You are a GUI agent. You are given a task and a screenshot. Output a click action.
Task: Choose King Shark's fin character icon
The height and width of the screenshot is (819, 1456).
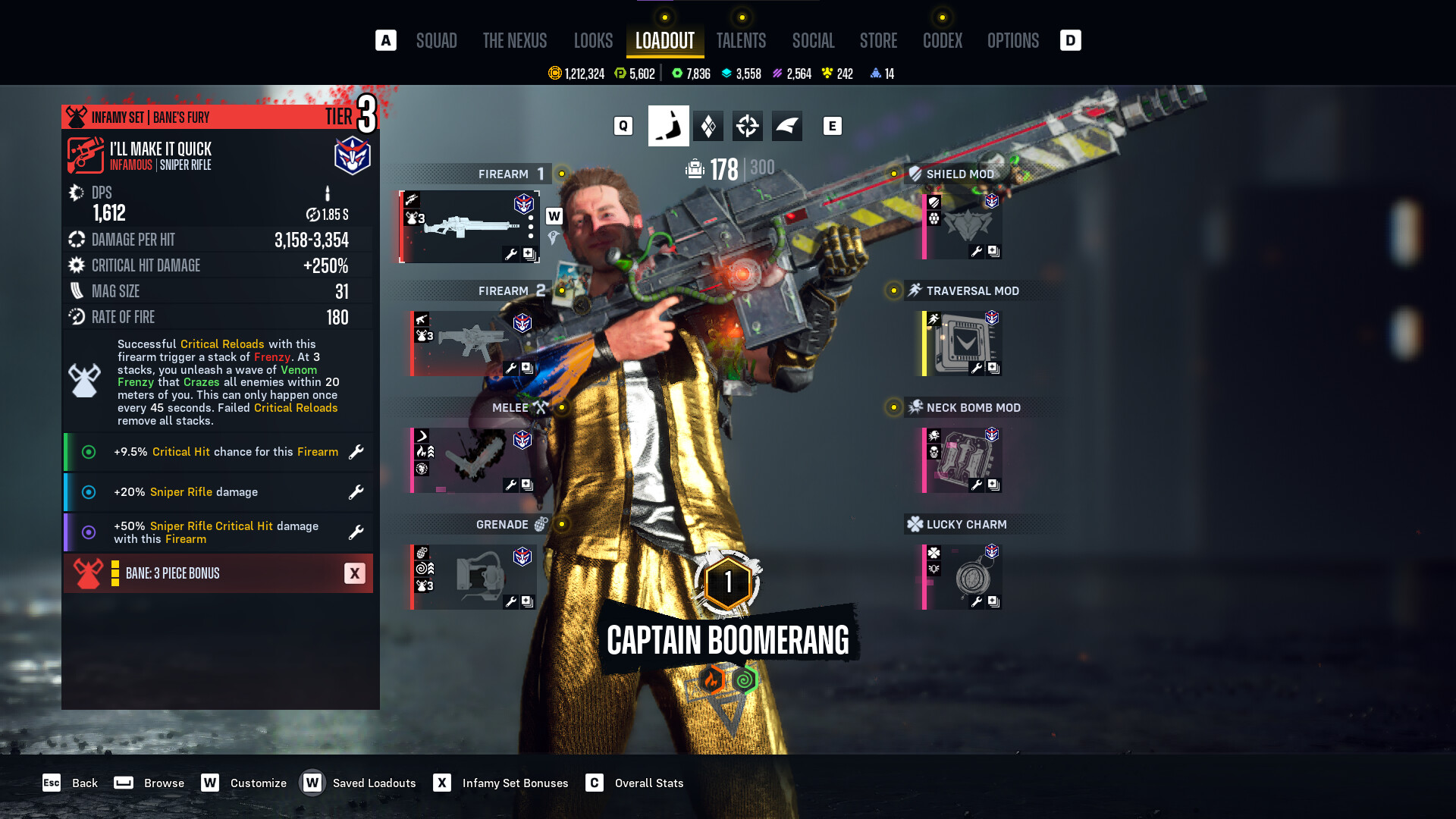pos(787,126)
